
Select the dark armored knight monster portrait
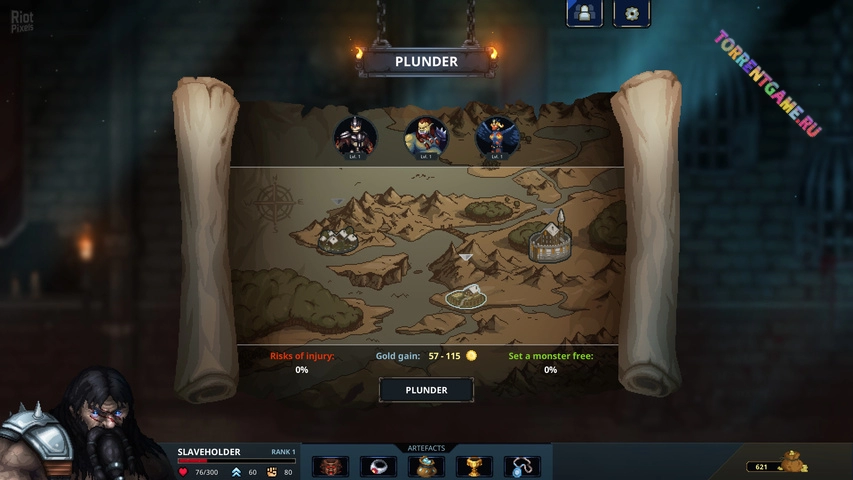tap(355, 138)
